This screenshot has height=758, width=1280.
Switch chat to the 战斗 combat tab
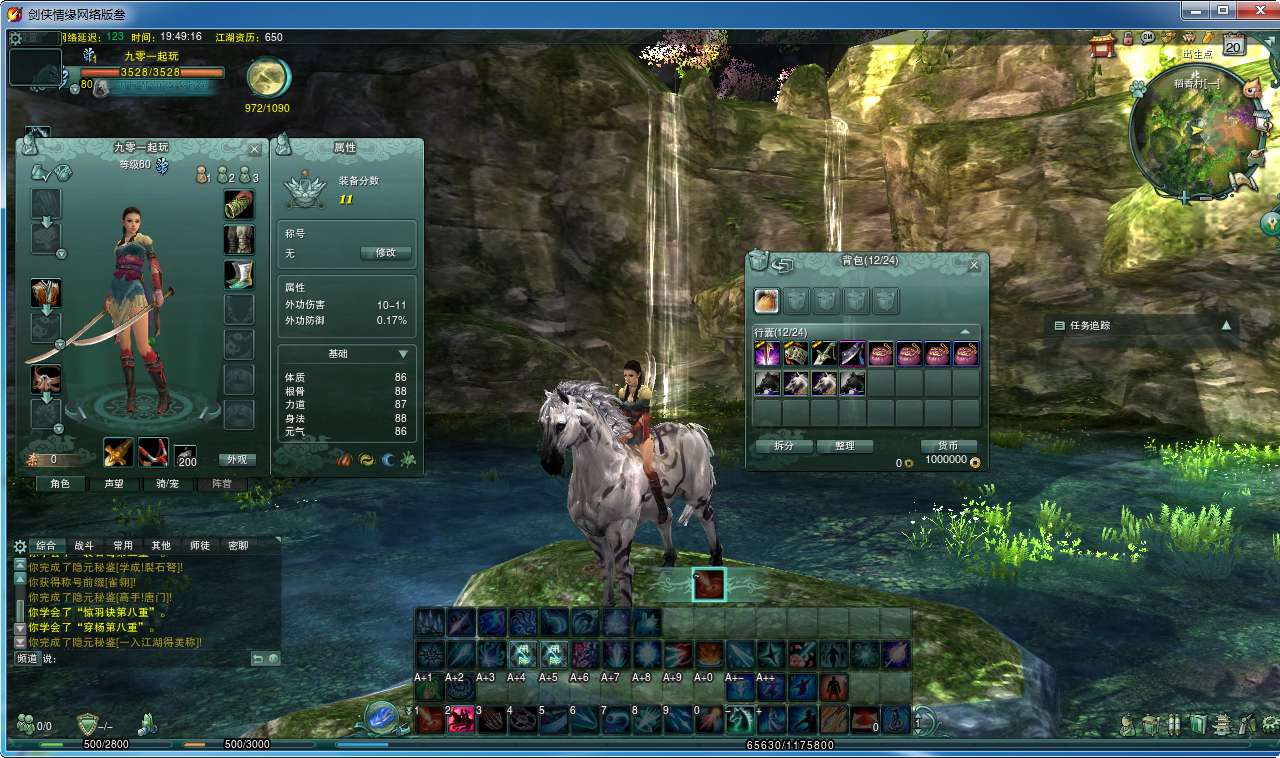[x=84, y=546]
